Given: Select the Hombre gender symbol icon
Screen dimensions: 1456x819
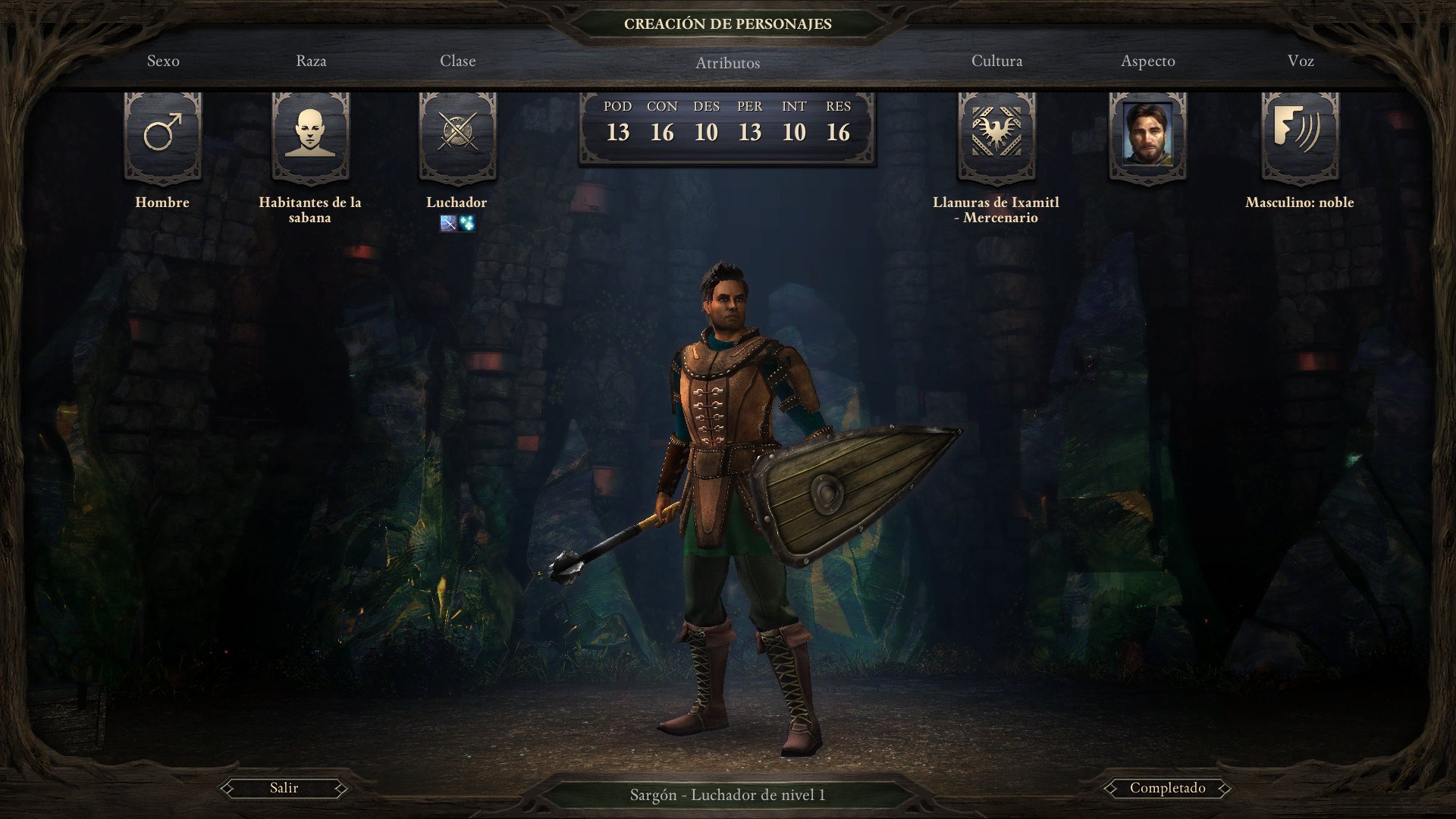Looking at the screenshot, I should point(162,136).
